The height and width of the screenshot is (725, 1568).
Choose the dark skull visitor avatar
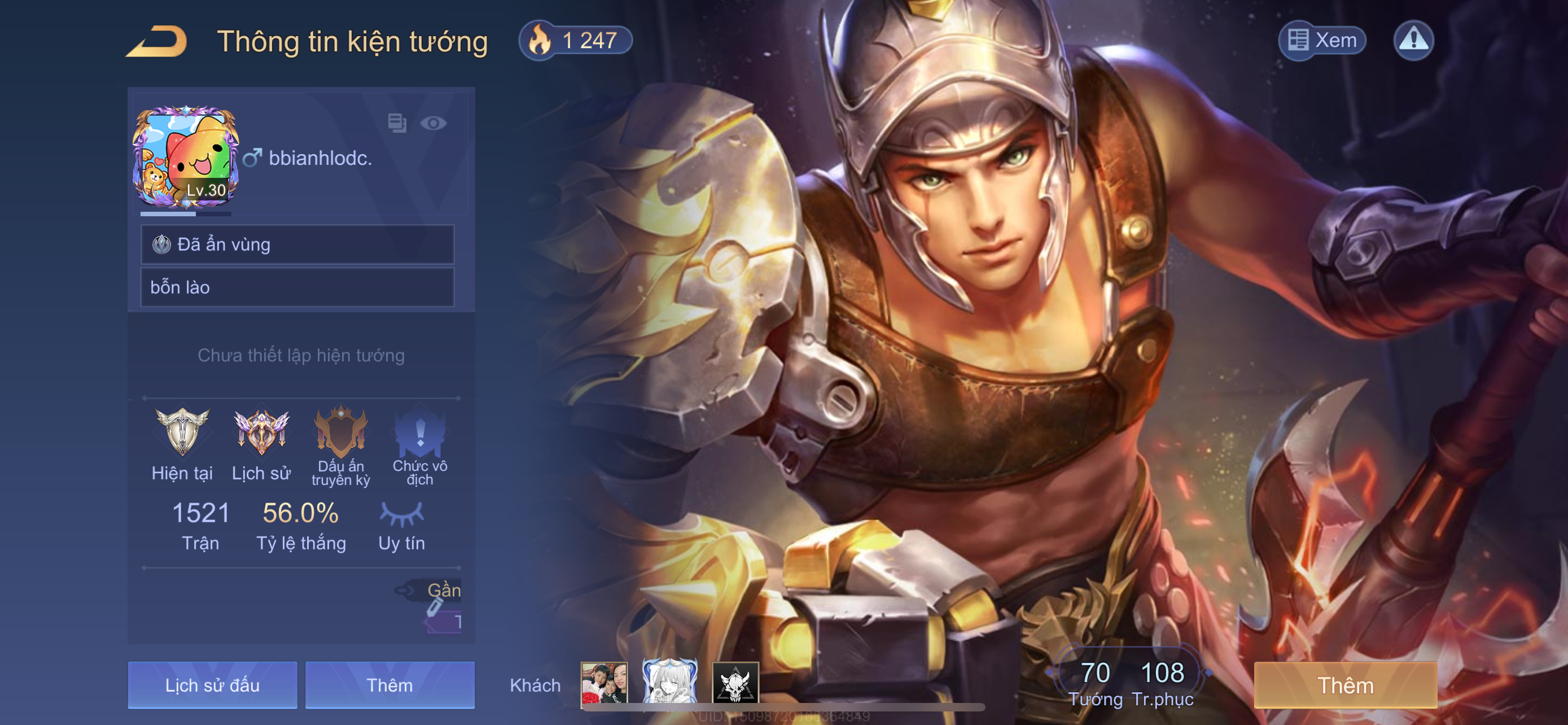click(735, 683)
